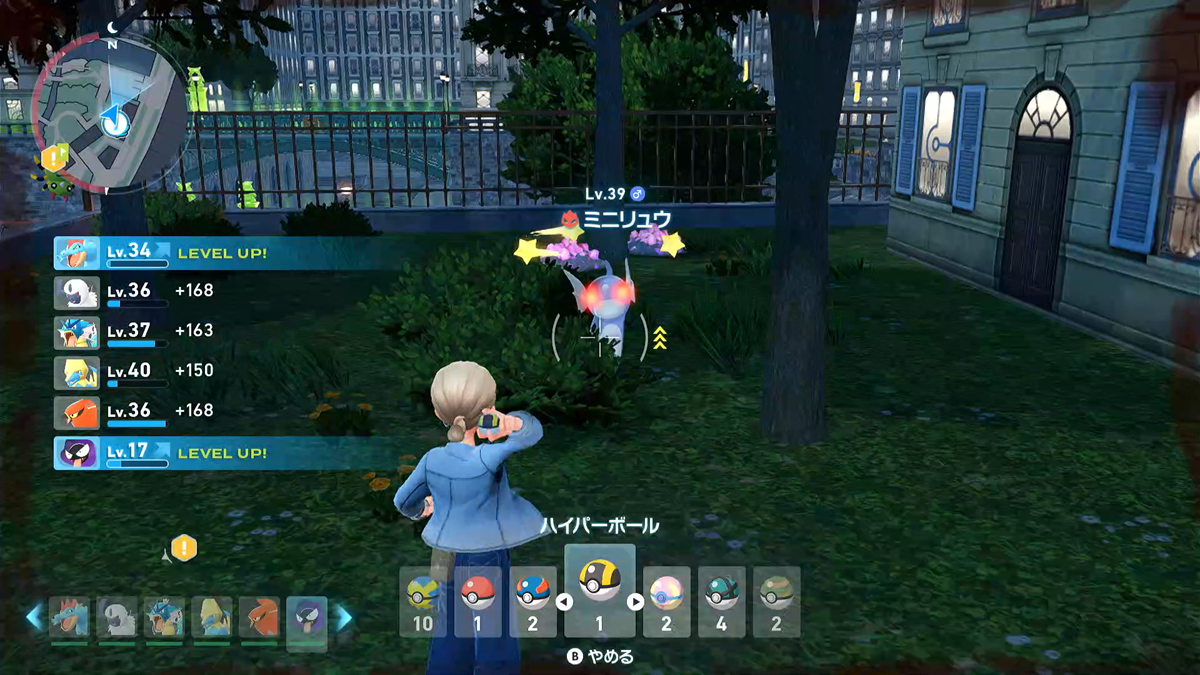Select the Quick Ball slot
Viewport: 1200px width, 675px height.
[422, 602]
